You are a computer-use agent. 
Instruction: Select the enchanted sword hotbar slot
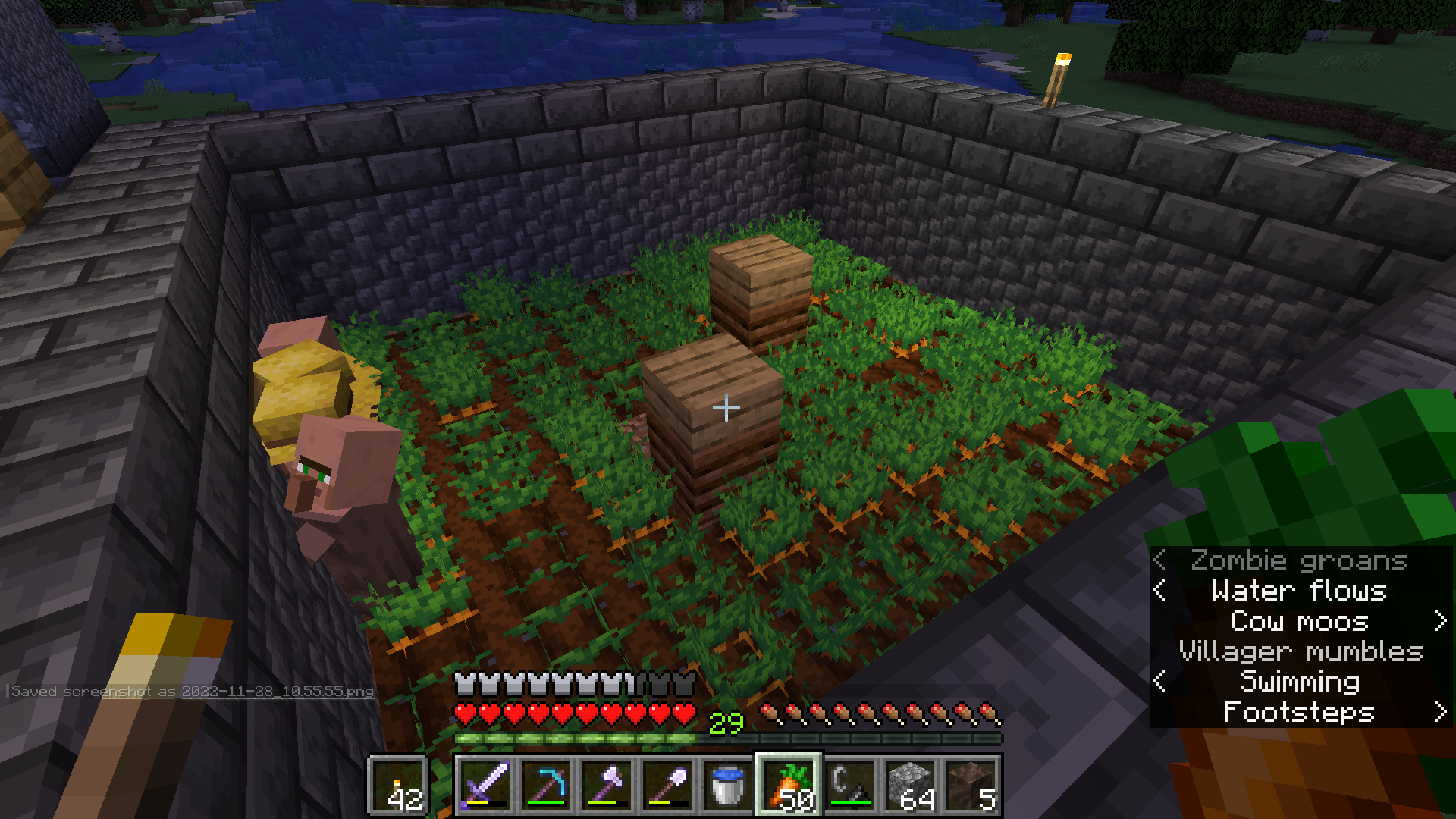click(x=485, y=786)
